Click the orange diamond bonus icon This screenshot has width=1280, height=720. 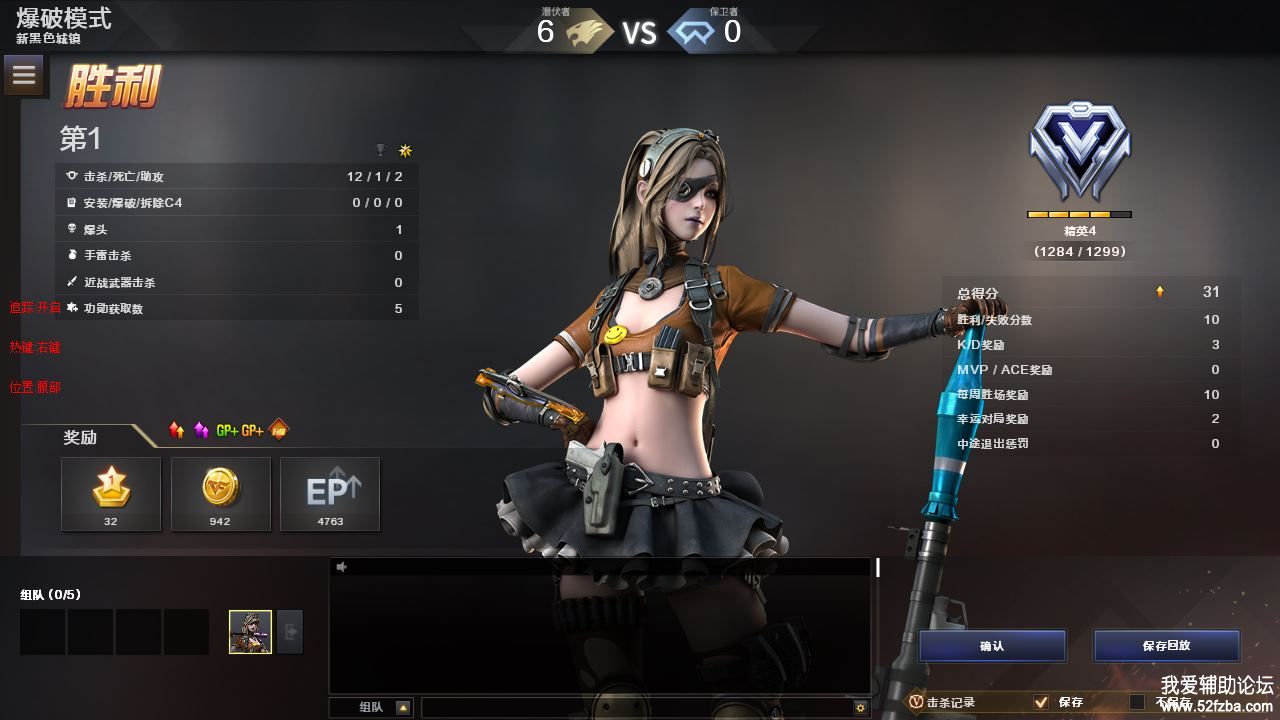coord(279,430)
